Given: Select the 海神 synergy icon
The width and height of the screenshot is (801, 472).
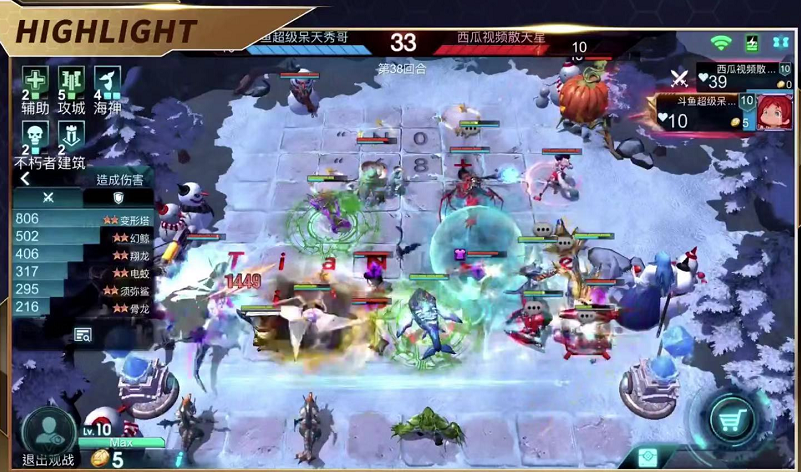Looking at the screenshot, I should tap(107, 81).
